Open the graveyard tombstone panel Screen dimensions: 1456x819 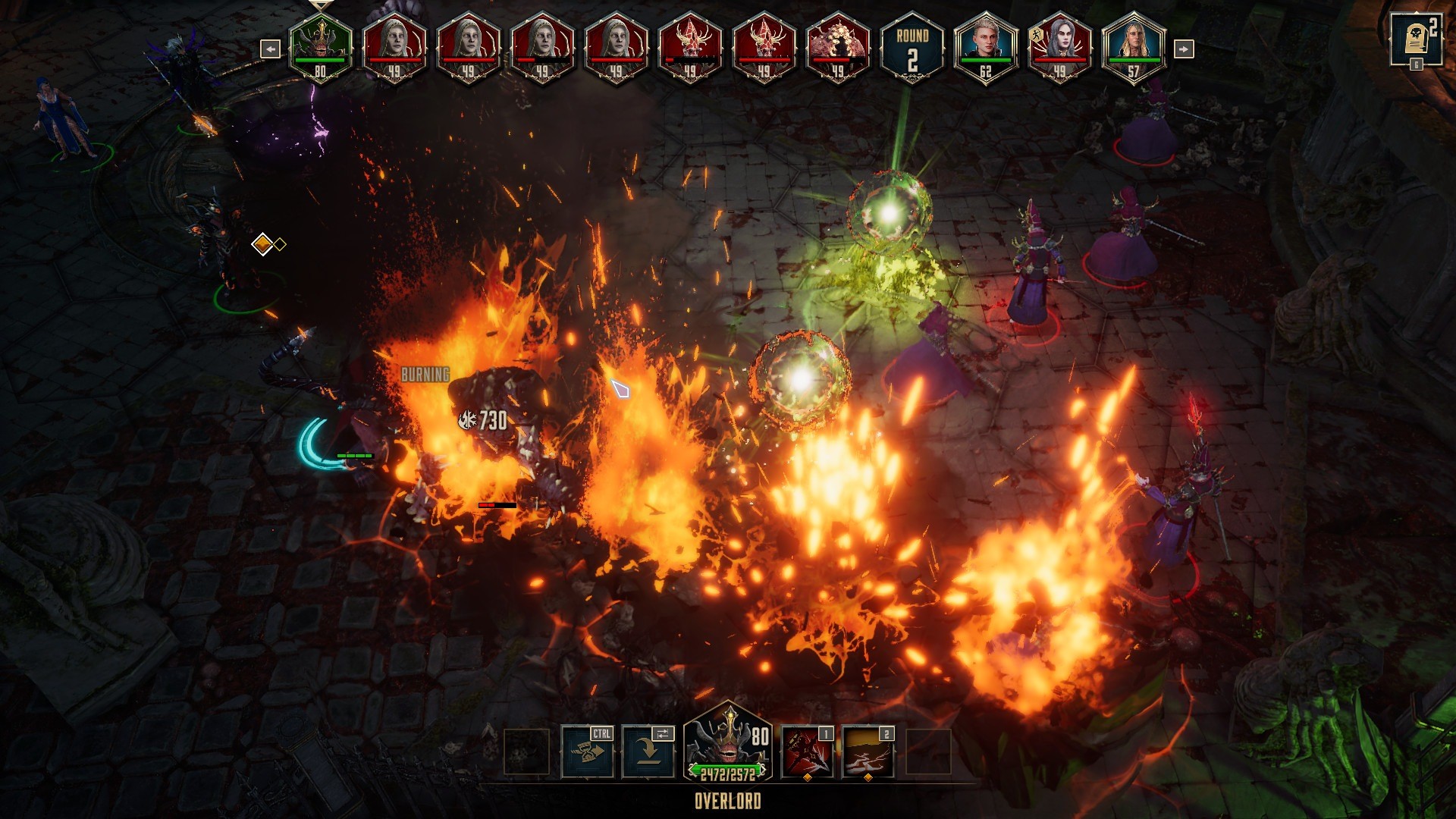[x=1416, y=39]
